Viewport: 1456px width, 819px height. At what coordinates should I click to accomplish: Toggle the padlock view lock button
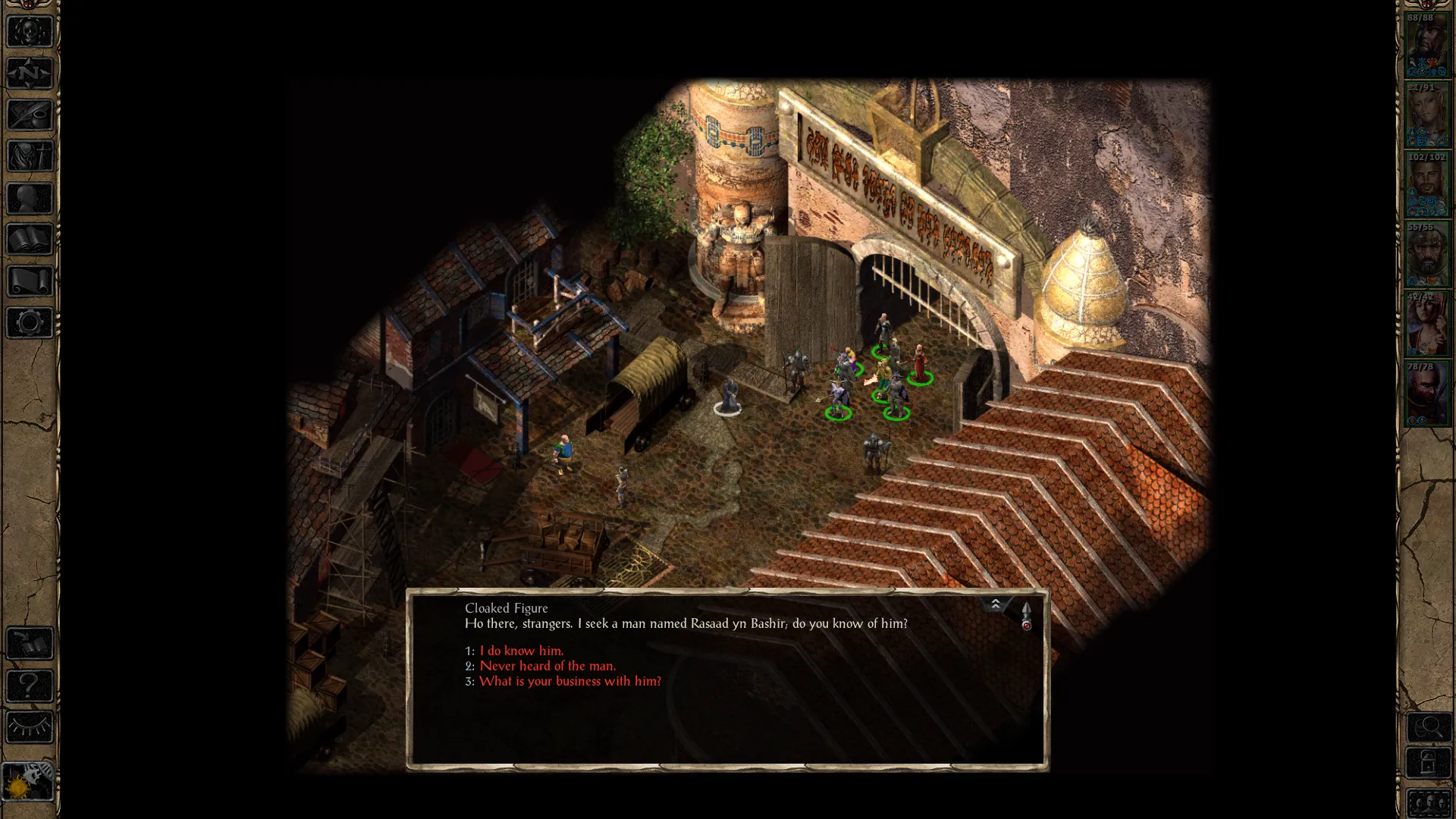pos(1428,763)
